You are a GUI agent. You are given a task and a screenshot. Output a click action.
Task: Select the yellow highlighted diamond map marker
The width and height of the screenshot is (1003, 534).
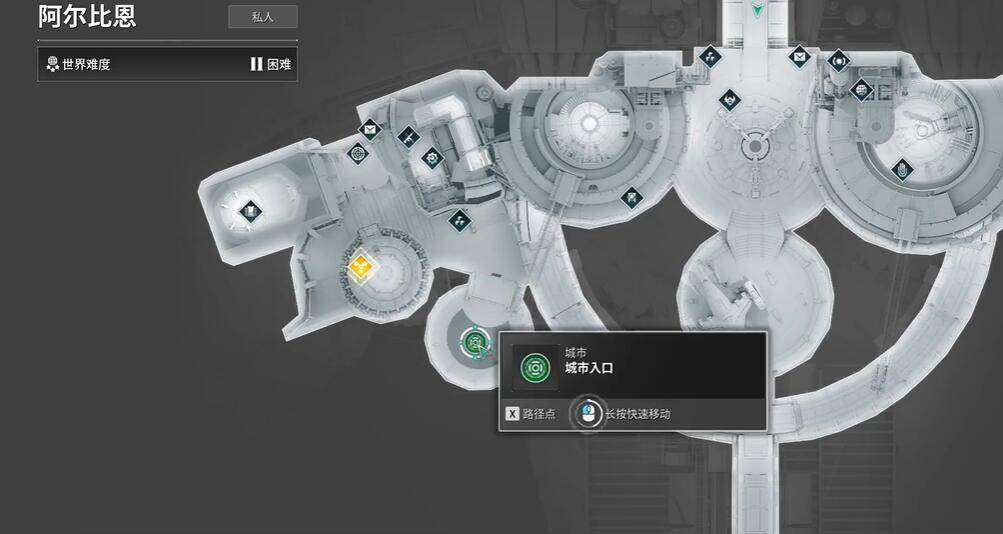[x=361, y=267]
